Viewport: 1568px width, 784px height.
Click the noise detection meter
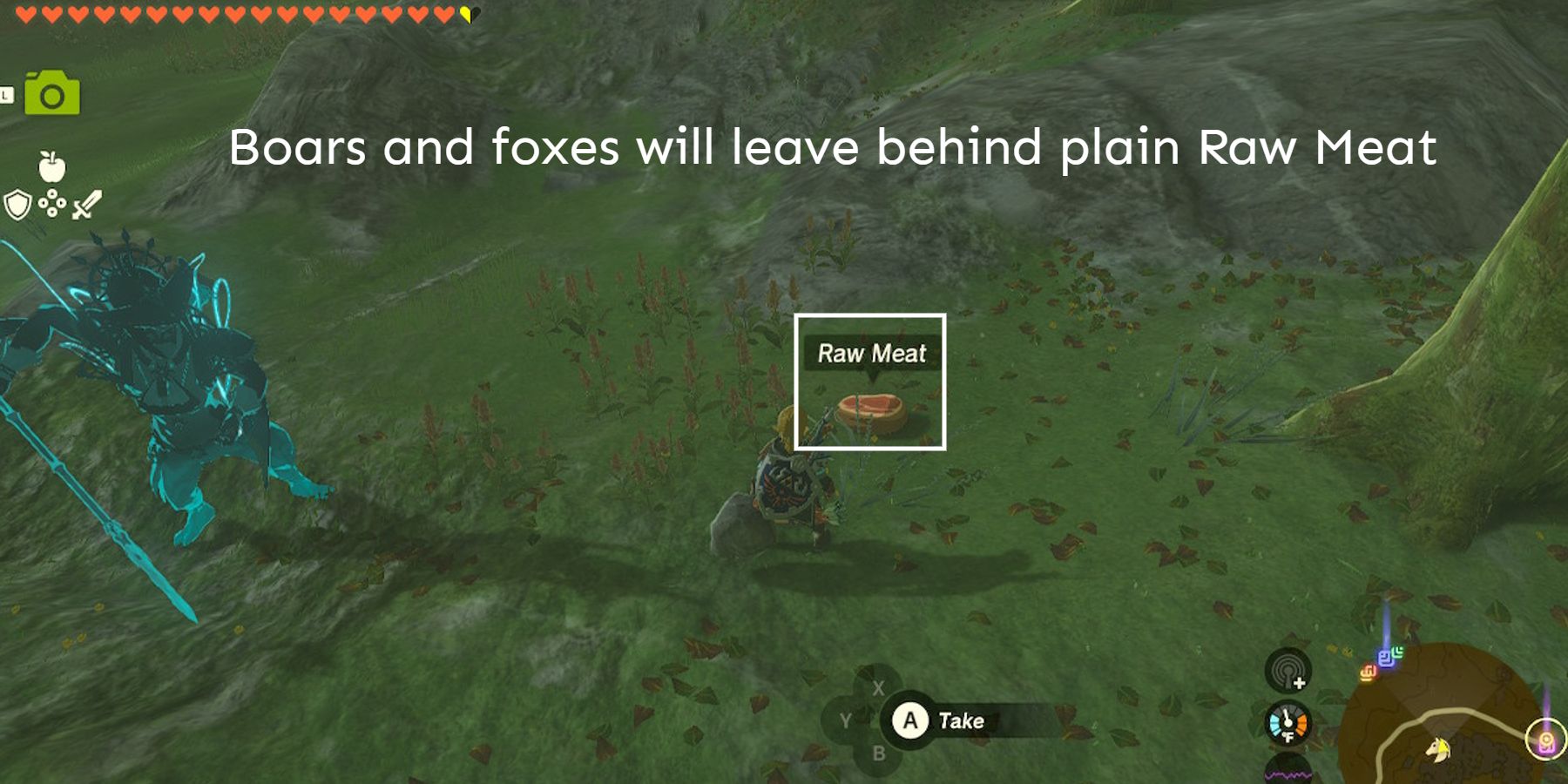[1287, 672]
